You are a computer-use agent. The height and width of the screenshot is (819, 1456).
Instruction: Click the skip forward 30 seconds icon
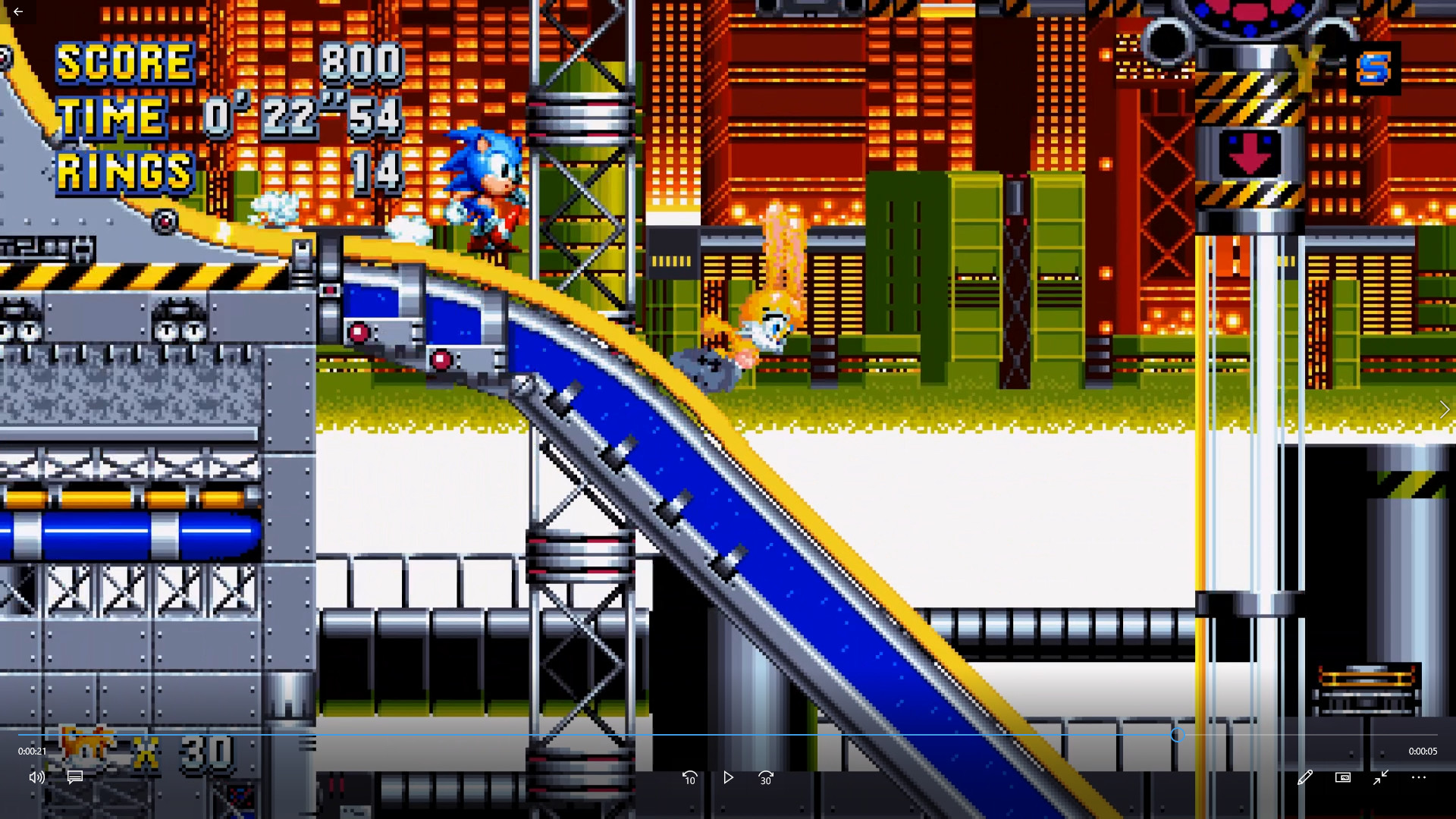[765, 777]
